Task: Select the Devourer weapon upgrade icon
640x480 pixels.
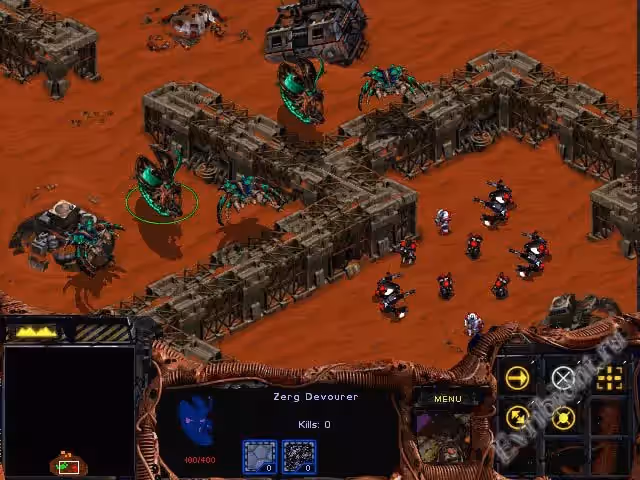Action: pyautogui.click(x=298, y=456)
